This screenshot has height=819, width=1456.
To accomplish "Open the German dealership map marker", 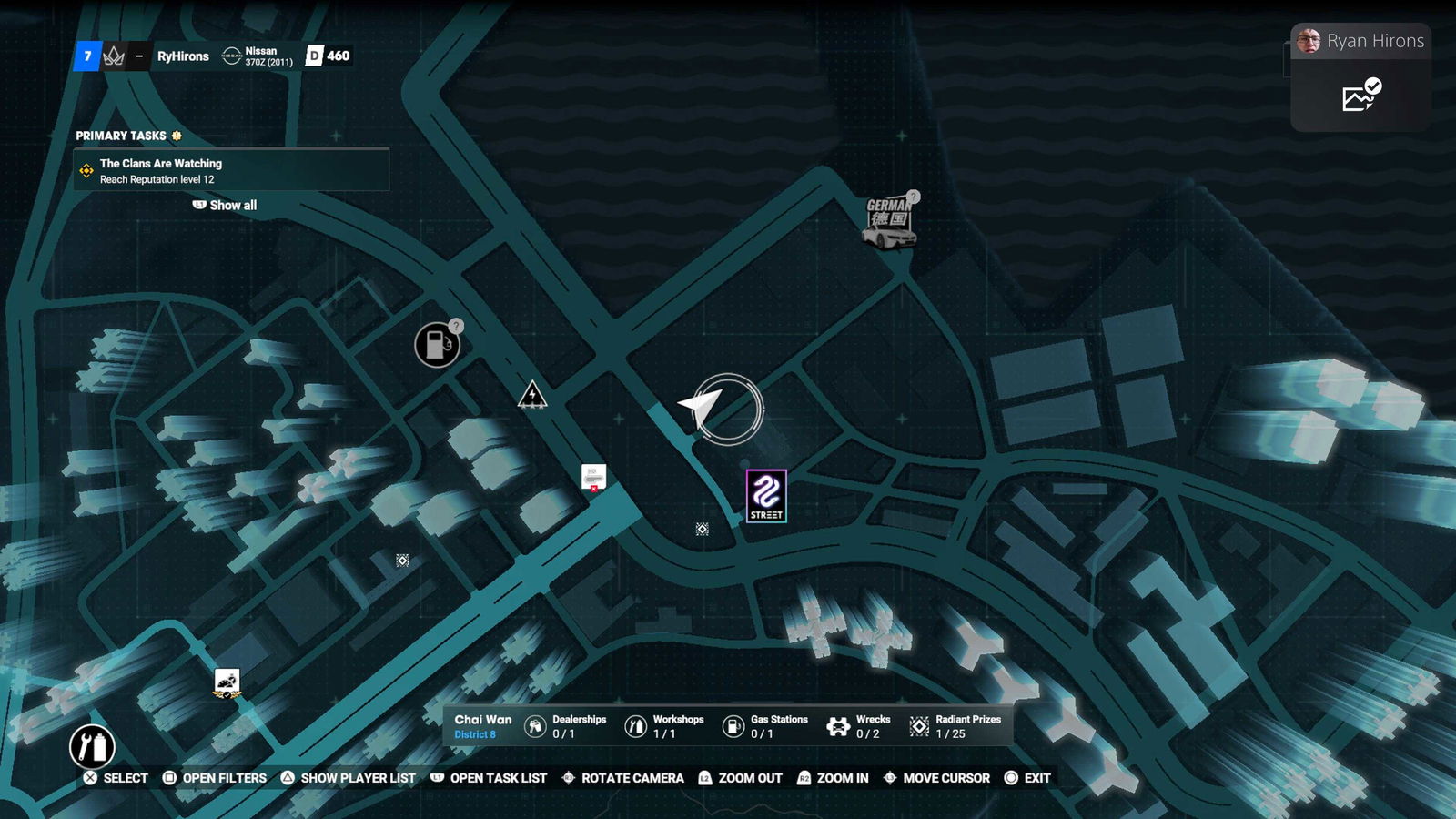I will click(x=889, y=222).
